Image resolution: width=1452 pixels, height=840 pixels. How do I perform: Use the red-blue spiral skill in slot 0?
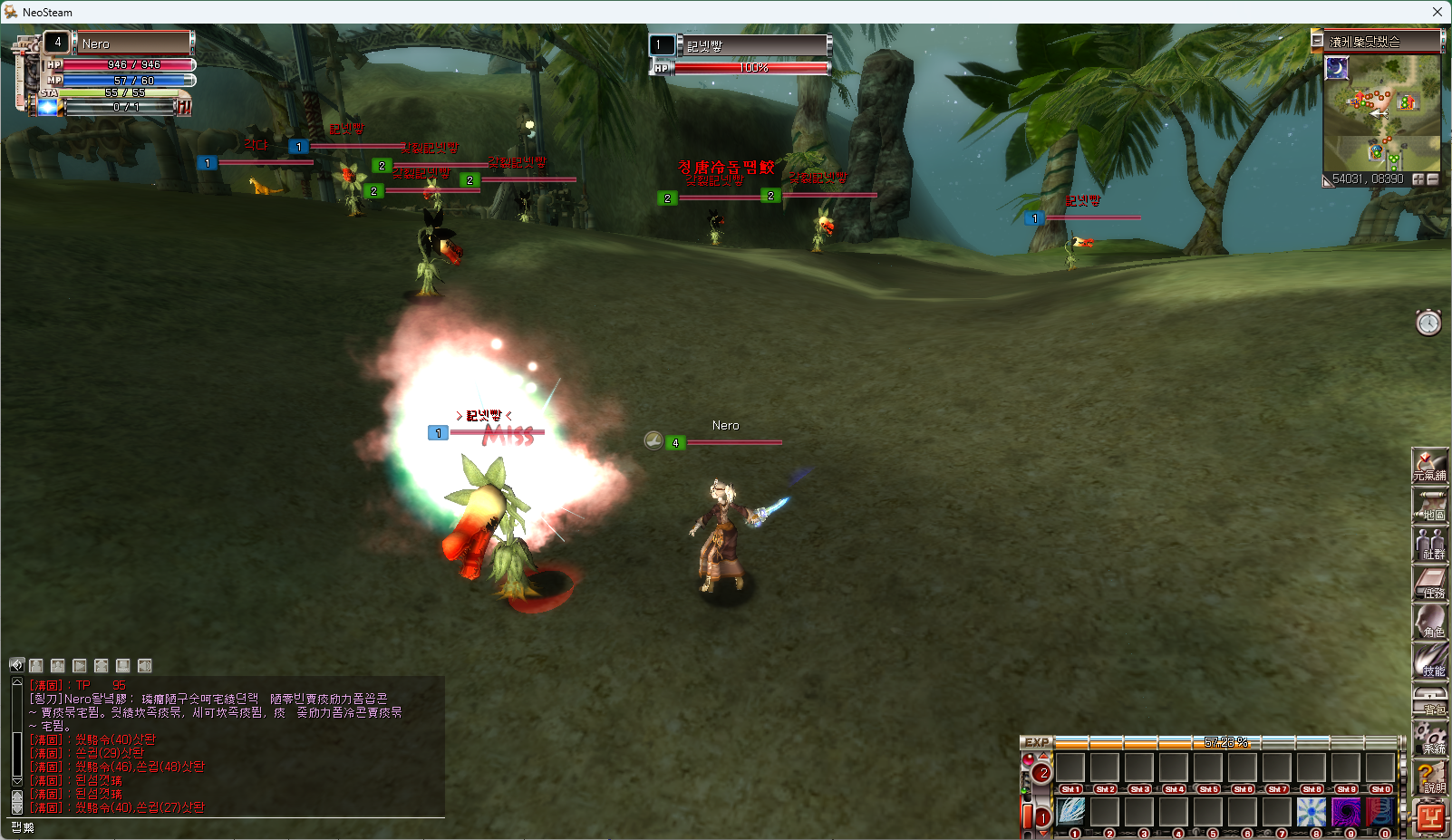click(x=1379, y=812)
